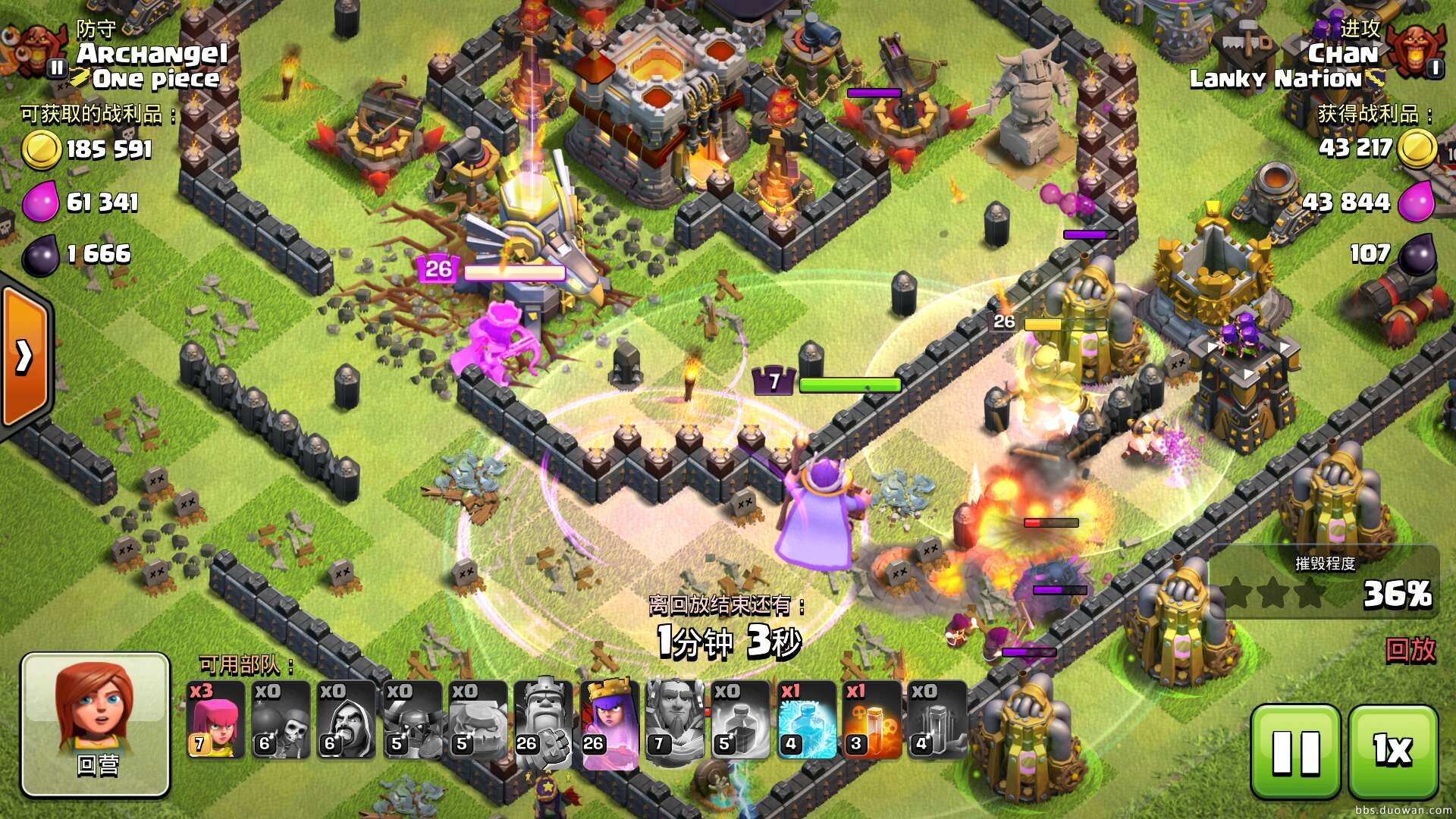Expand the orange side arrow panel

tap(24, 356)
